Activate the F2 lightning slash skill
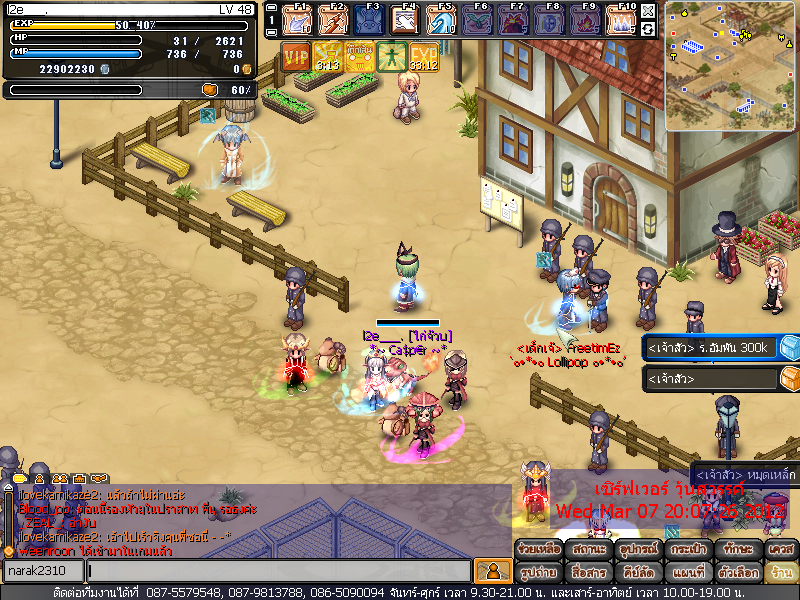 pyautogui.click(x=333, y=20)
